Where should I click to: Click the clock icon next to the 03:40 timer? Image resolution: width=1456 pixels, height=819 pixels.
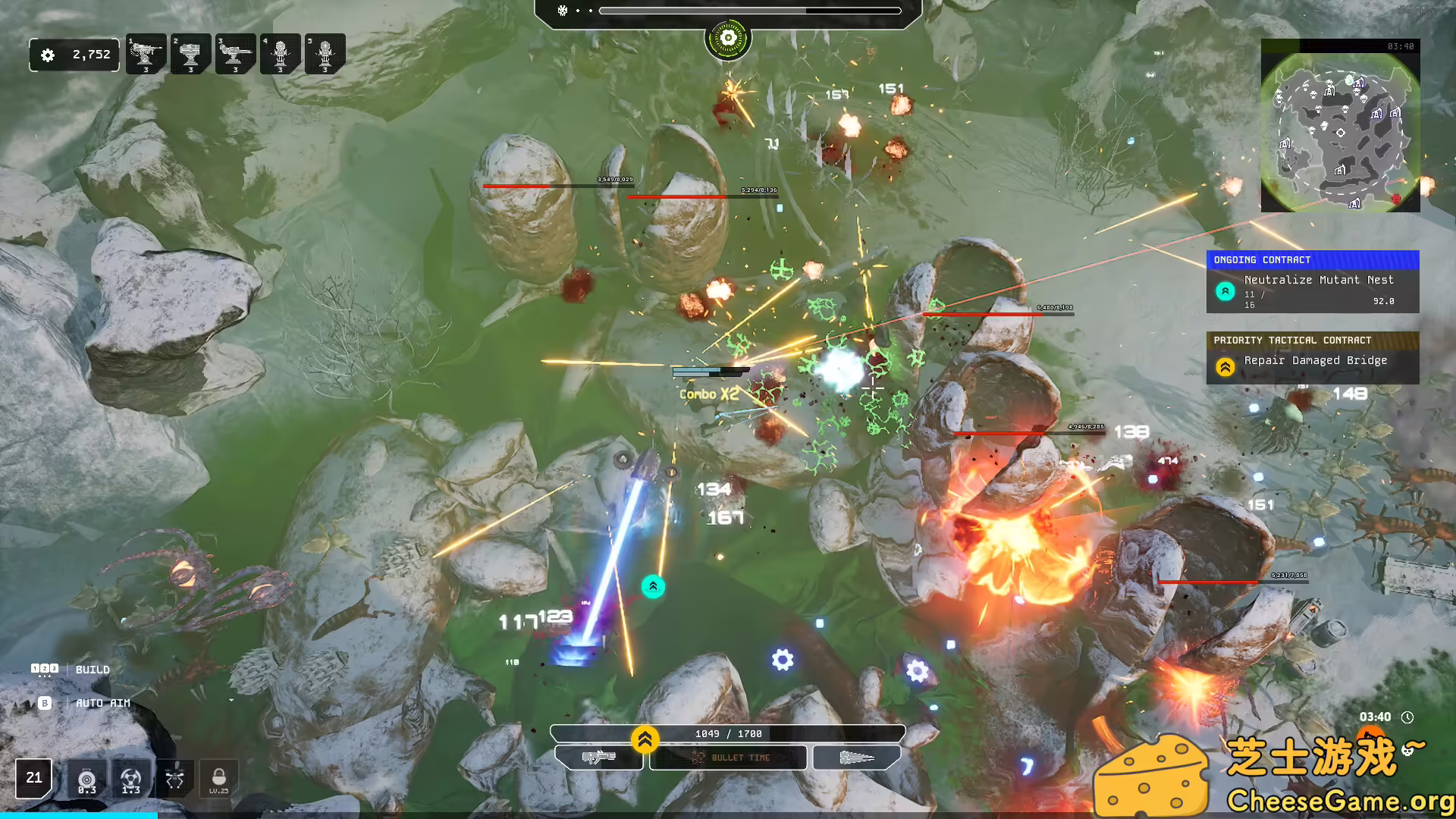[1407, 716]
